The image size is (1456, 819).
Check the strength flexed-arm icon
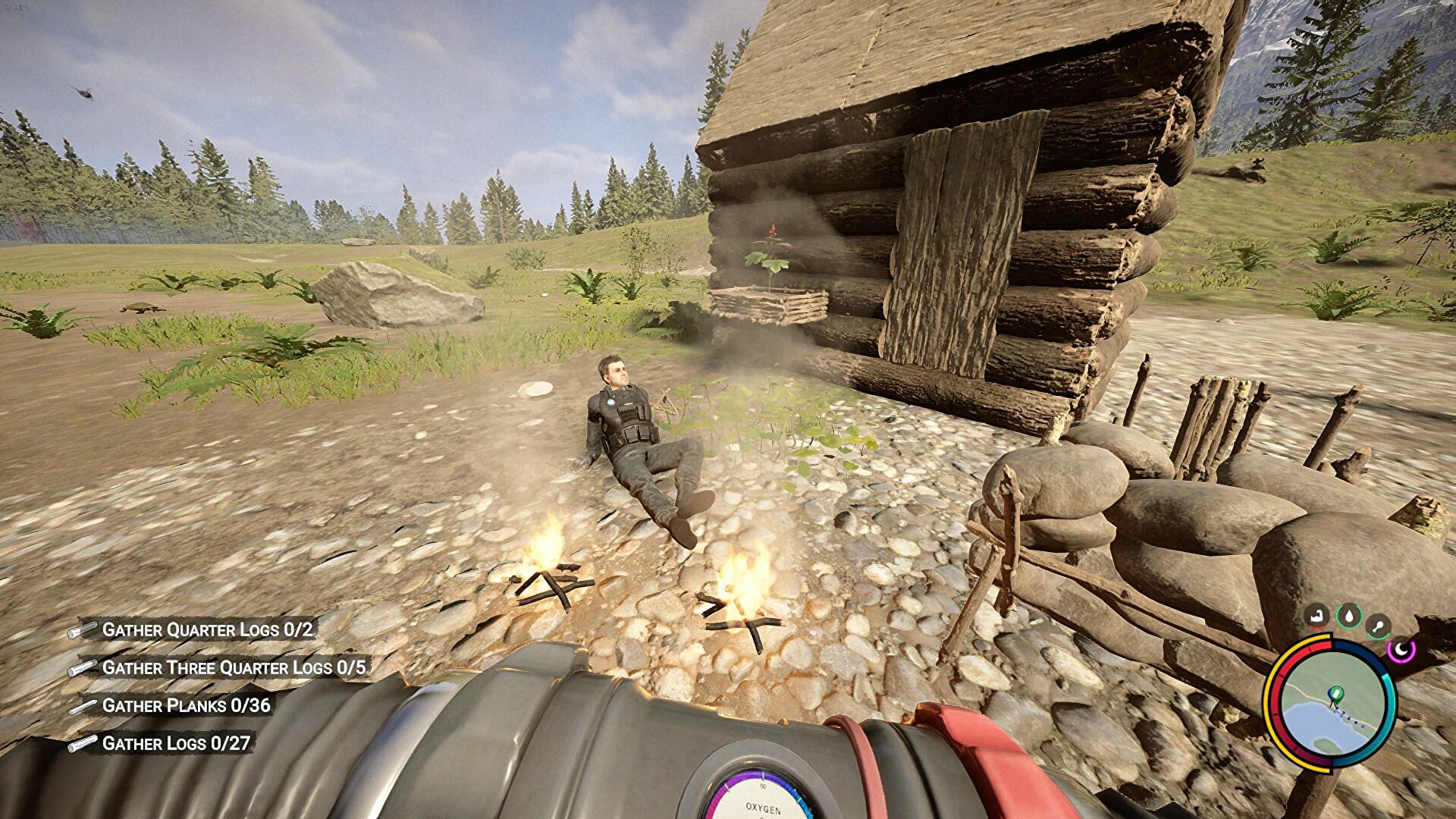coord(1318,617)
